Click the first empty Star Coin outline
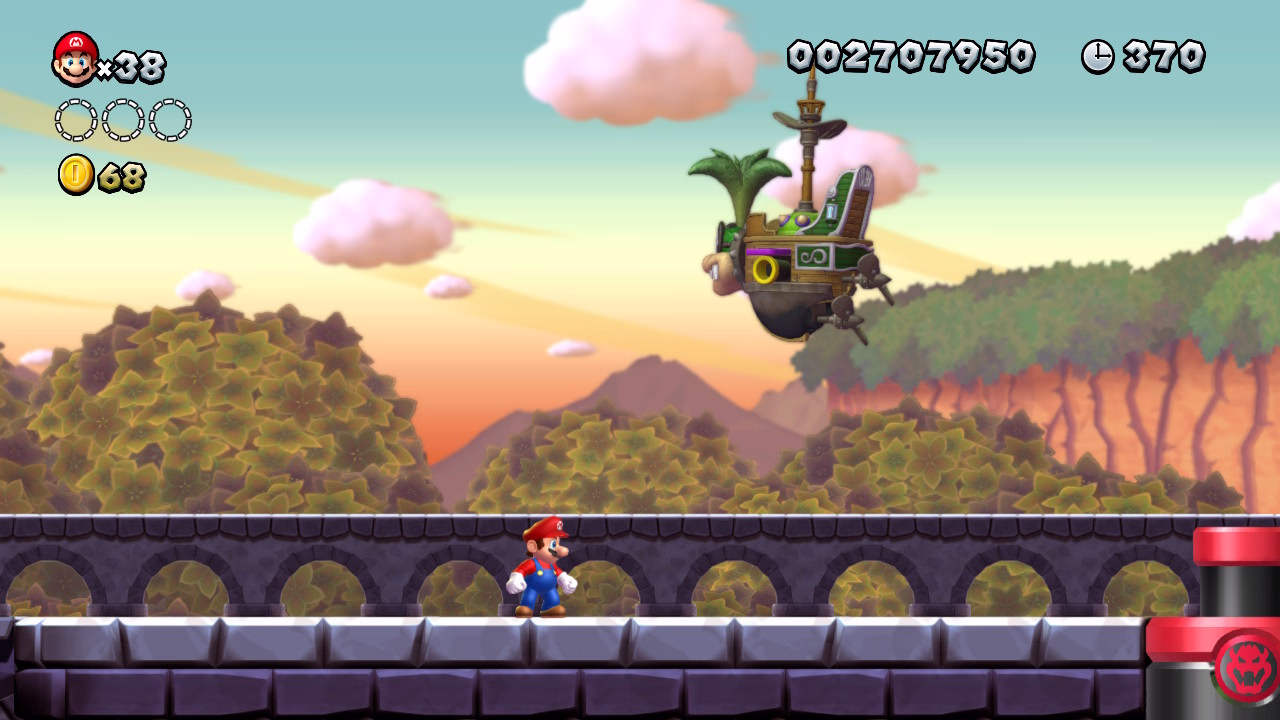 [x=73, y=118]
